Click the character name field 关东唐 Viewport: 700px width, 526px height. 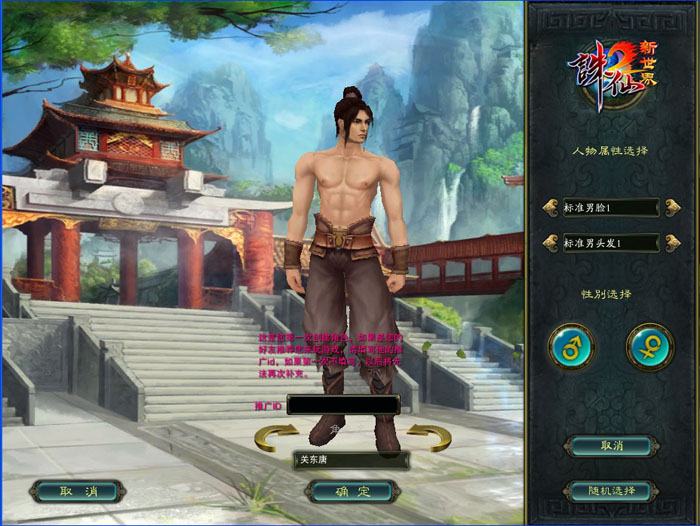350,460
